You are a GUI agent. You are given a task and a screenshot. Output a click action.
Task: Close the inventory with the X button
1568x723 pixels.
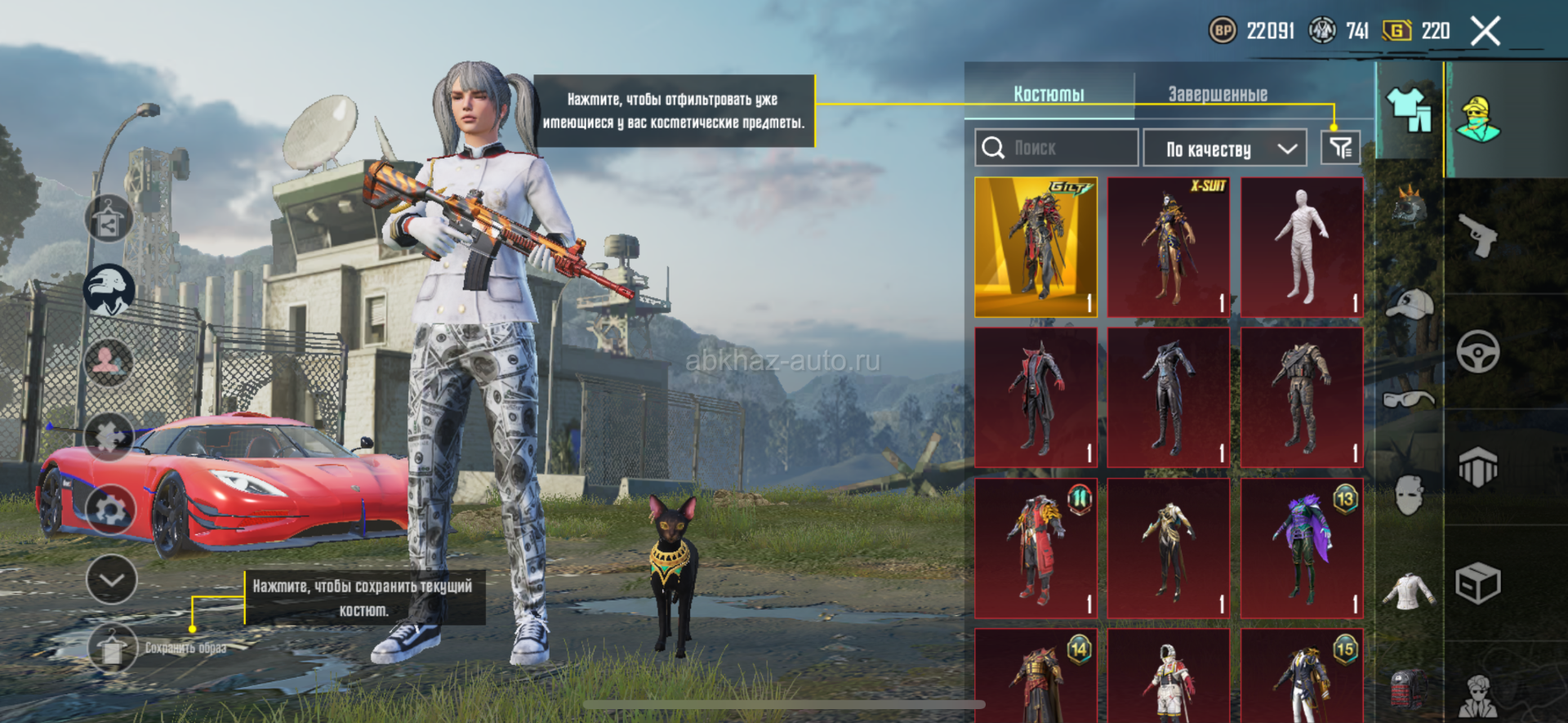tap(1485, 32)
